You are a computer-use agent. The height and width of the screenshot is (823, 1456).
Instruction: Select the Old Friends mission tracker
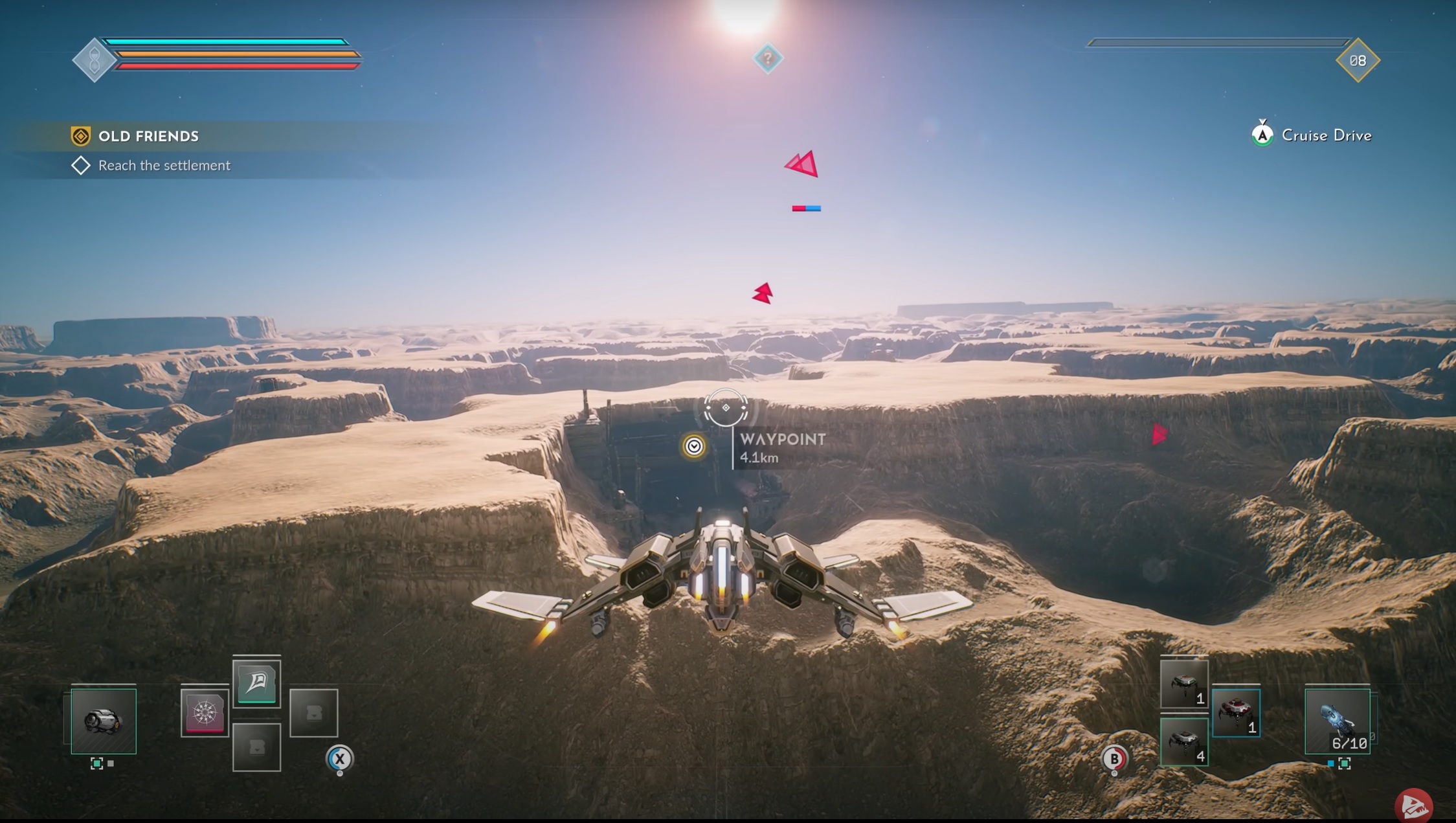(148, 136)
